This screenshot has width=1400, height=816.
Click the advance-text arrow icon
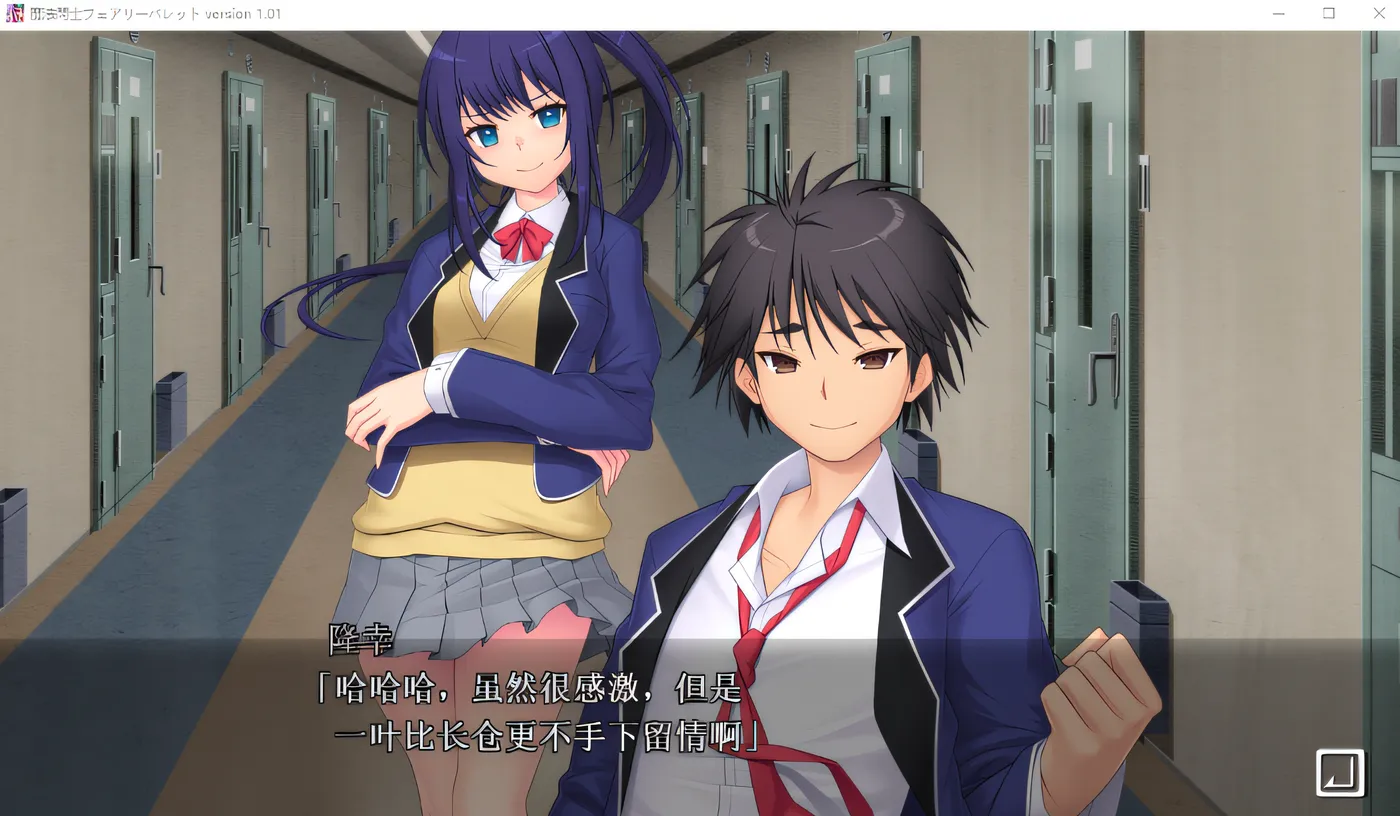pyautogui.click(x=1340, y=772)
